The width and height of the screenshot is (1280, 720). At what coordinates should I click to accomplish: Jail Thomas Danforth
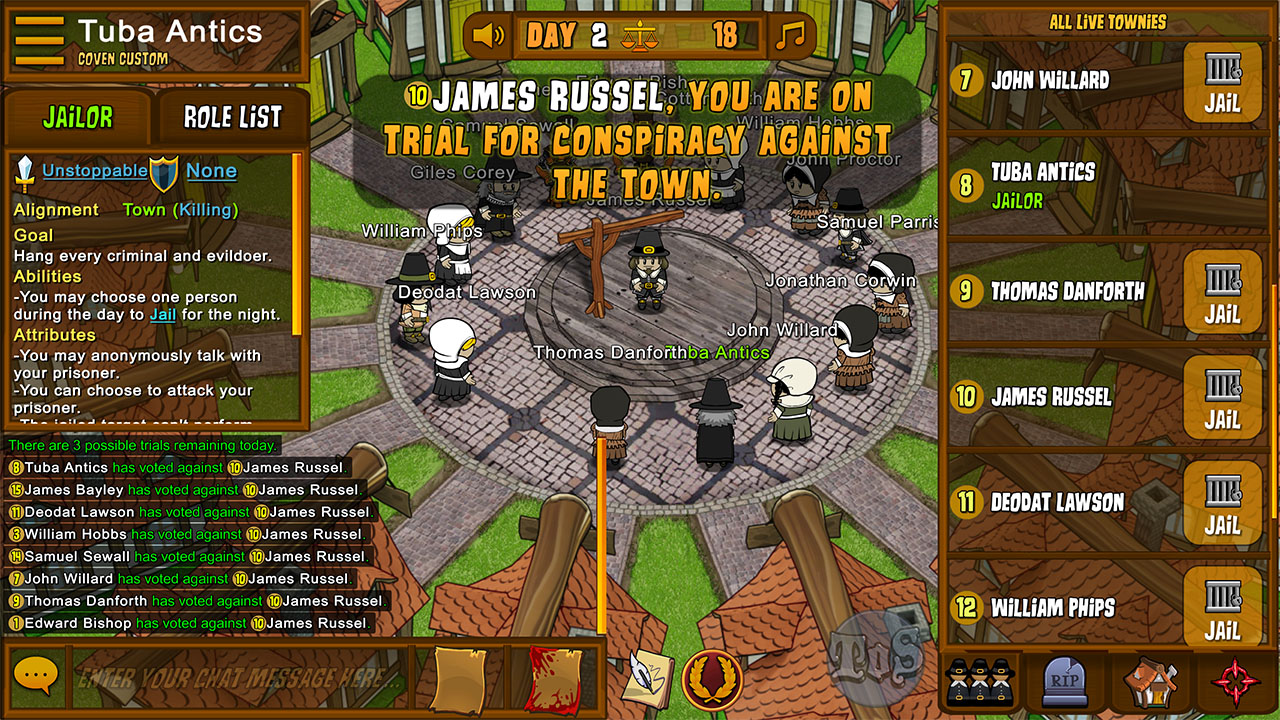point(1222,292)
